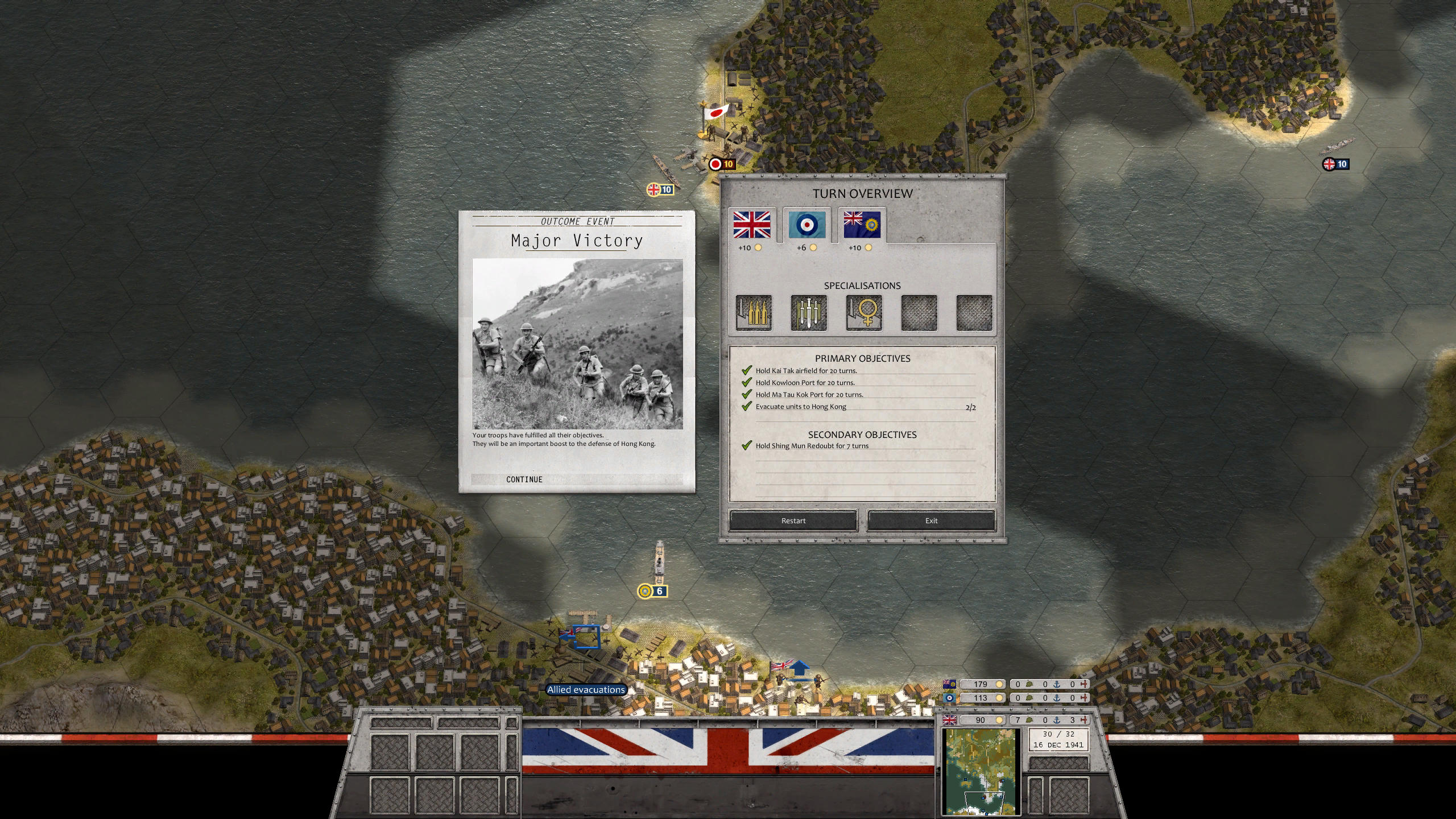1456x819 pixels.
Task: Select the RAF roundel tab in Turn Overview
Action: tap(806, 226)
